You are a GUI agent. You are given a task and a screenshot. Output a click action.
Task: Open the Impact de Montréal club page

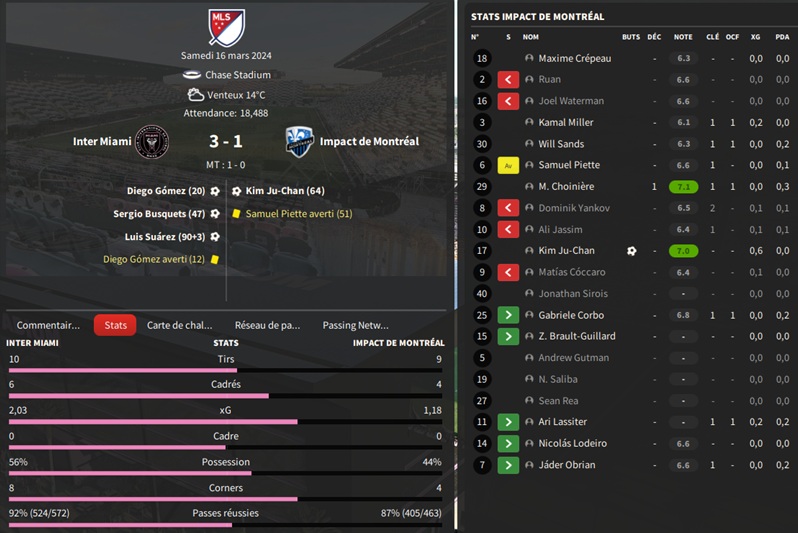coord(369,141)
